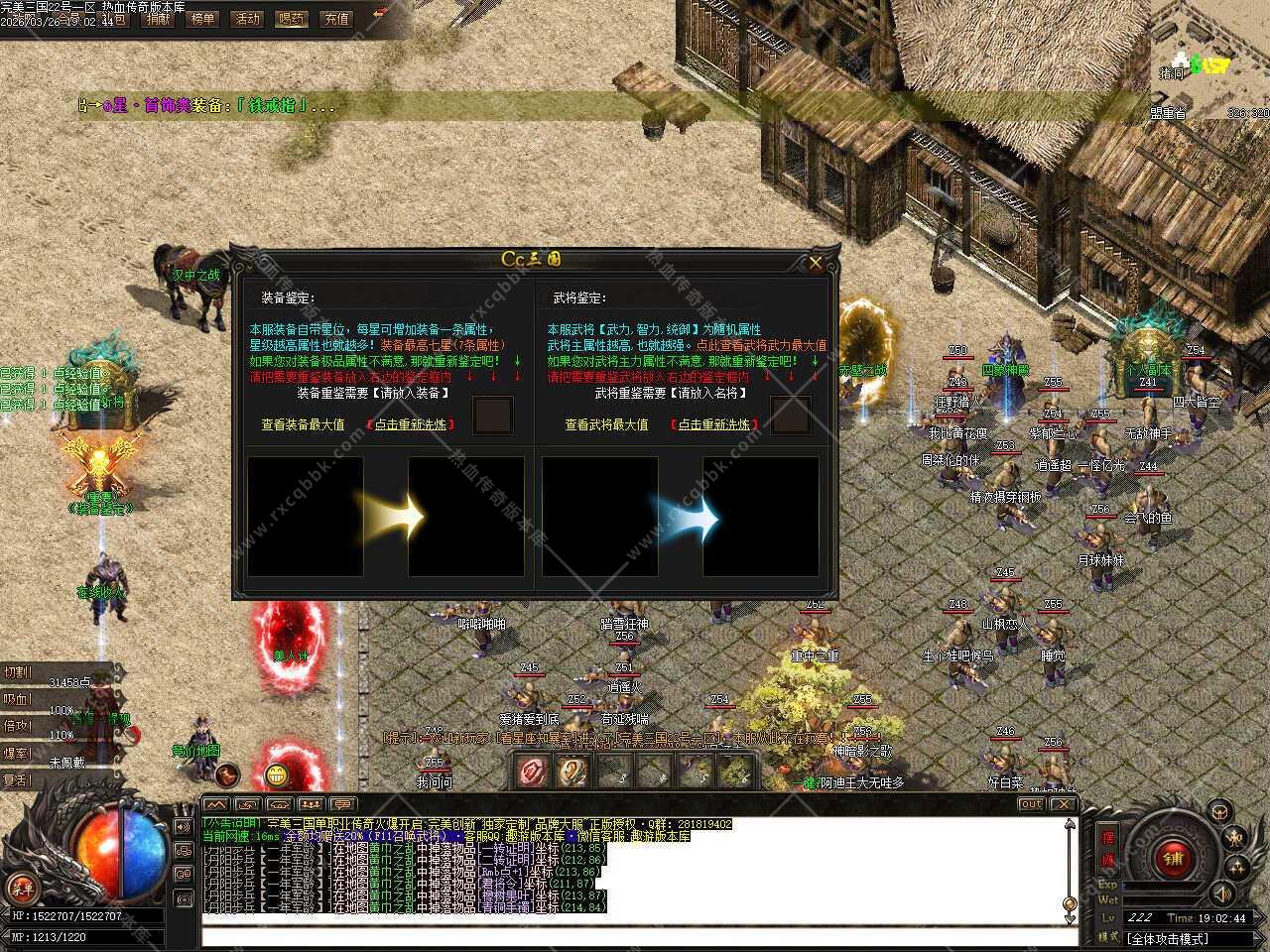Click the red 铺 shop button
This screenshot has width=1270, height=952.
point(1175,859)
